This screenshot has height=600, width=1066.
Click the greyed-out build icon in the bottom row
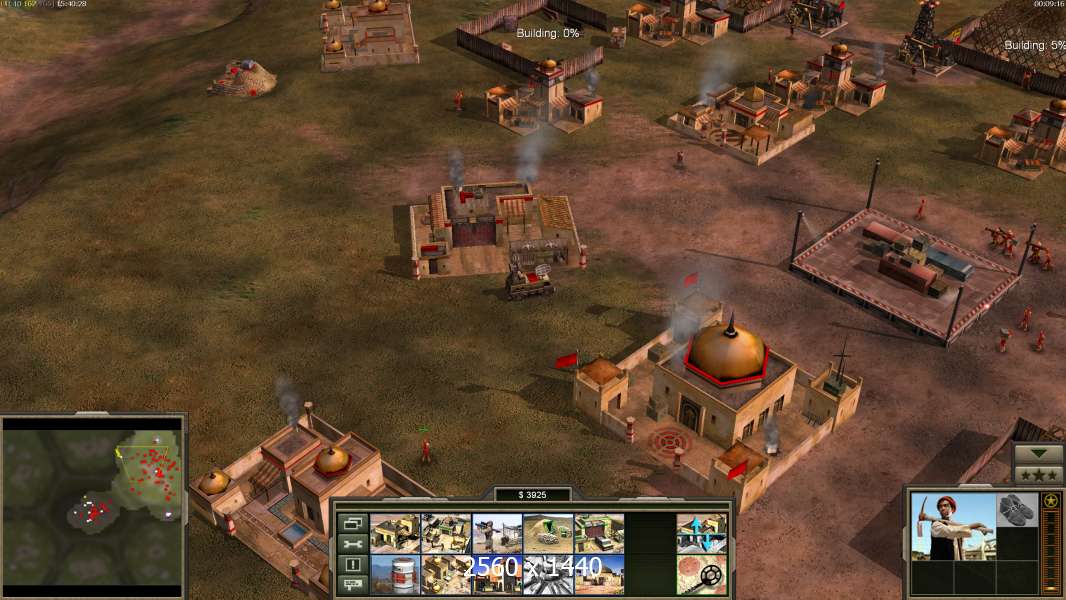click(x=548, y=574)
